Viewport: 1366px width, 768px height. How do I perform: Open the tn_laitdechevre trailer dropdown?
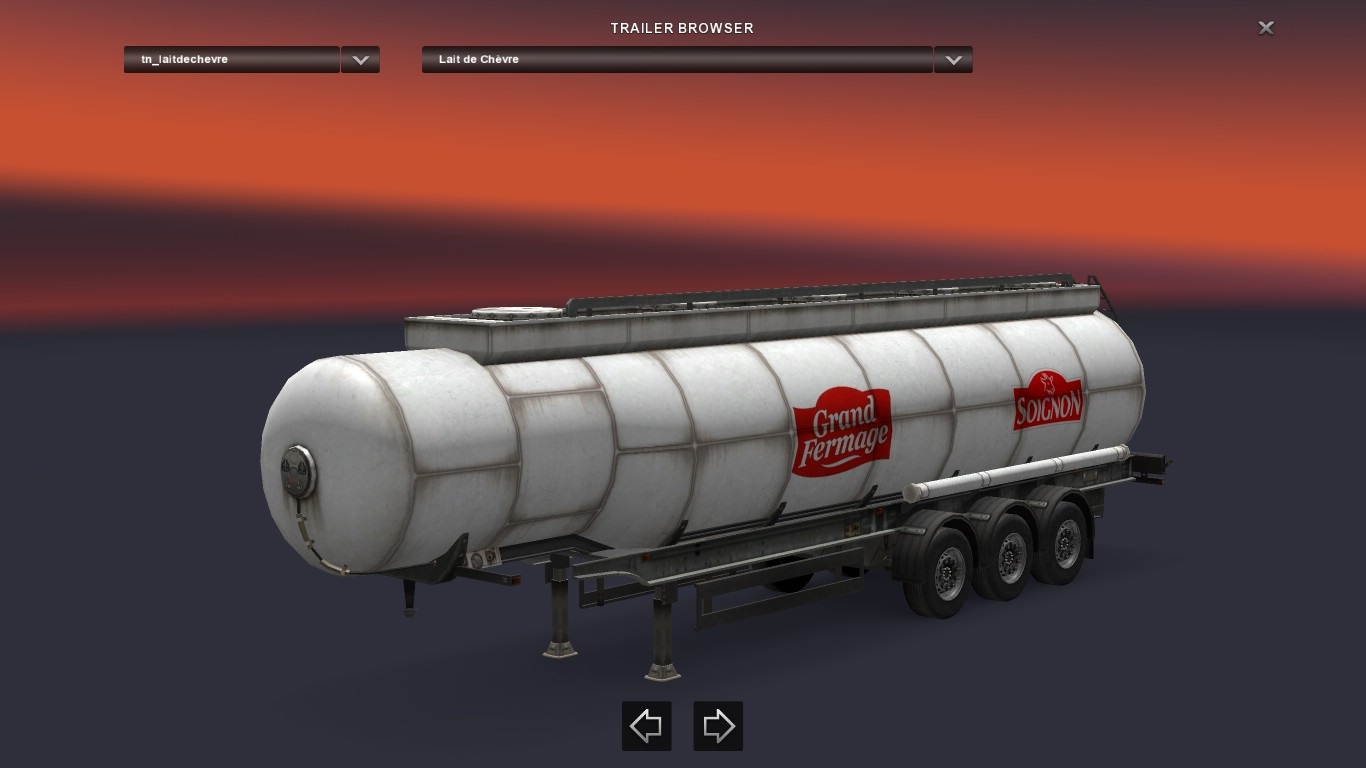point(360,60)
